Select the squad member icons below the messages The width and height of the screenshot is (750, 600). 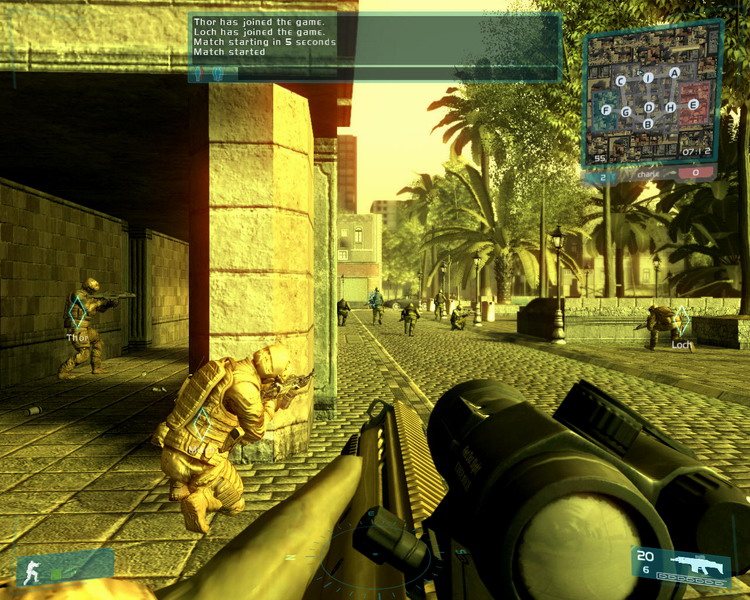click(x=214, y=73)
